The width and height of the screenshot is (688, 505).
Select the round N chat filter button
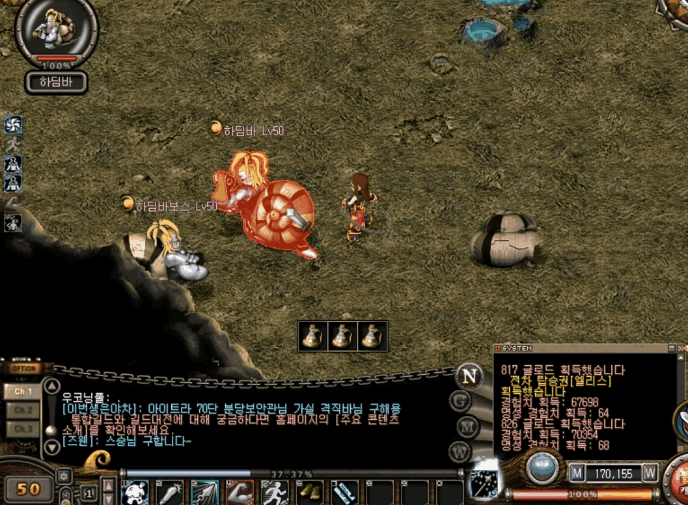(x=469, y=376)
